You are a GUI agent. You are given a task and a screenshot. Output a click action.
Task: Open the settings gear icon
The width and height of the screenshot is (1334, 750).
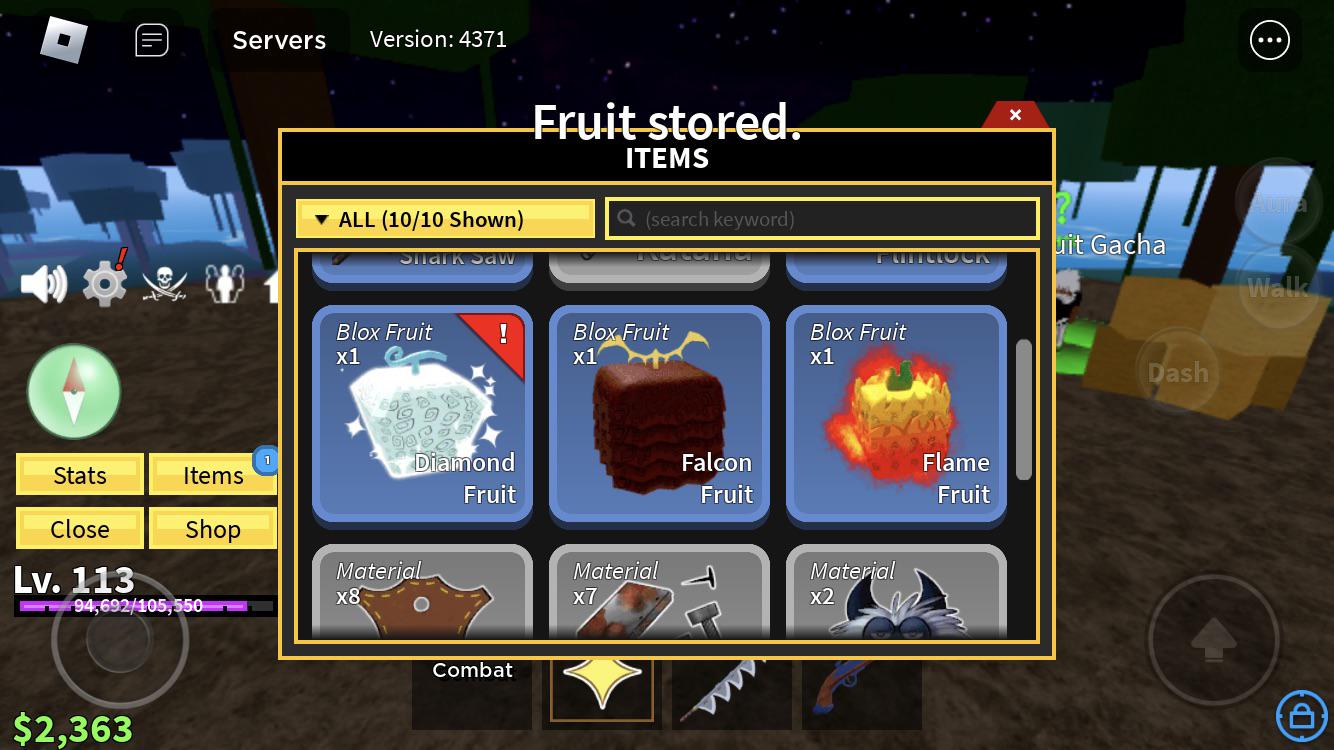click(104, 283)
